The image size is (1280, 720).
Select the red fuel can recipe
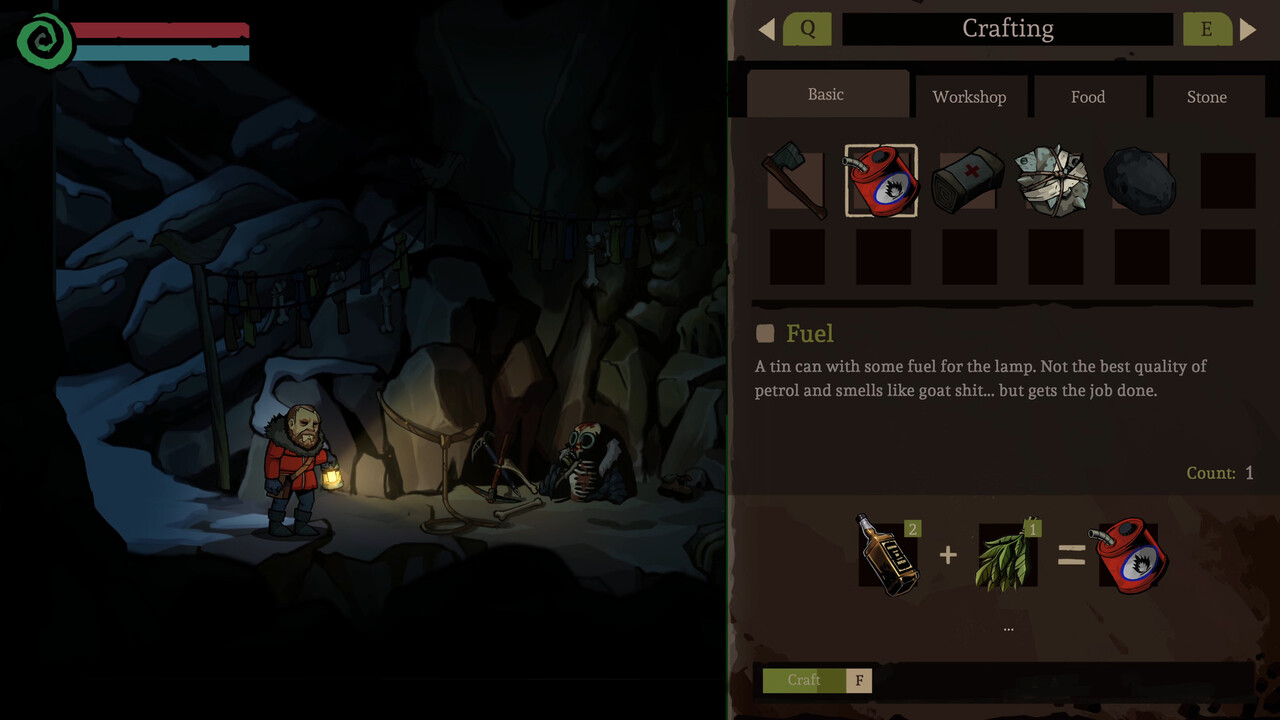881,181
